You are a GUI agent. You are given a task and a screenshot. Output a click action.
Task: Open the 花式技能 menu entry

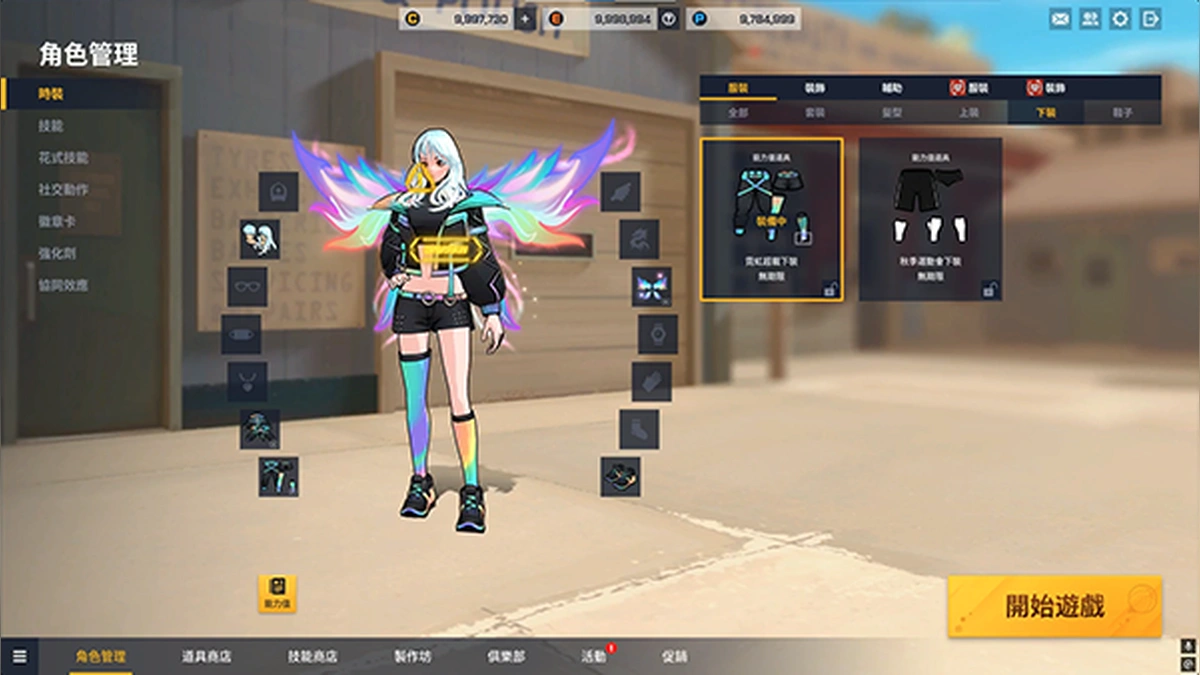(x=63, y=158)
